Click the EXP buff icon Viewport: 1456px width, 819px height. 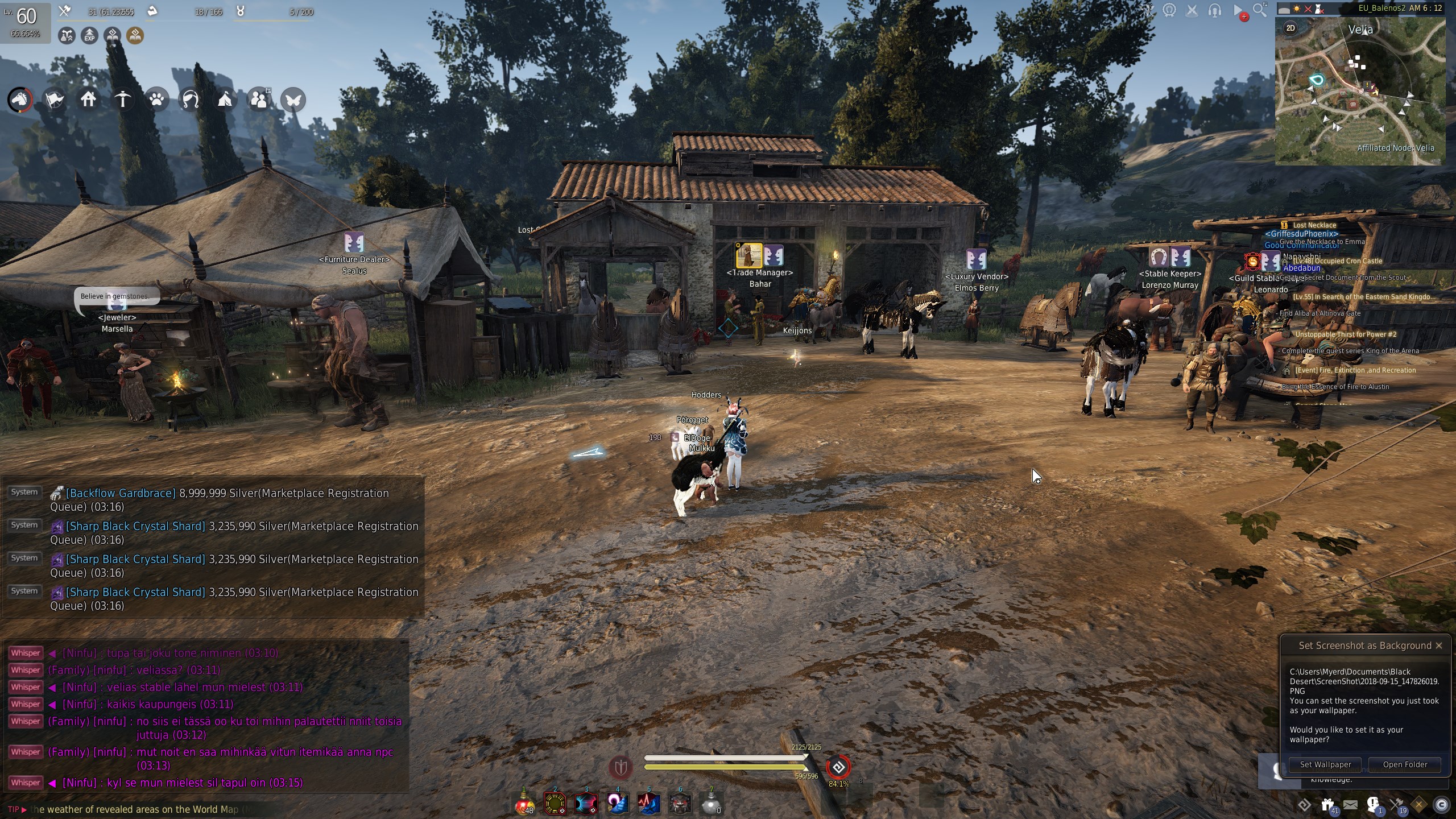coord(89,36)
